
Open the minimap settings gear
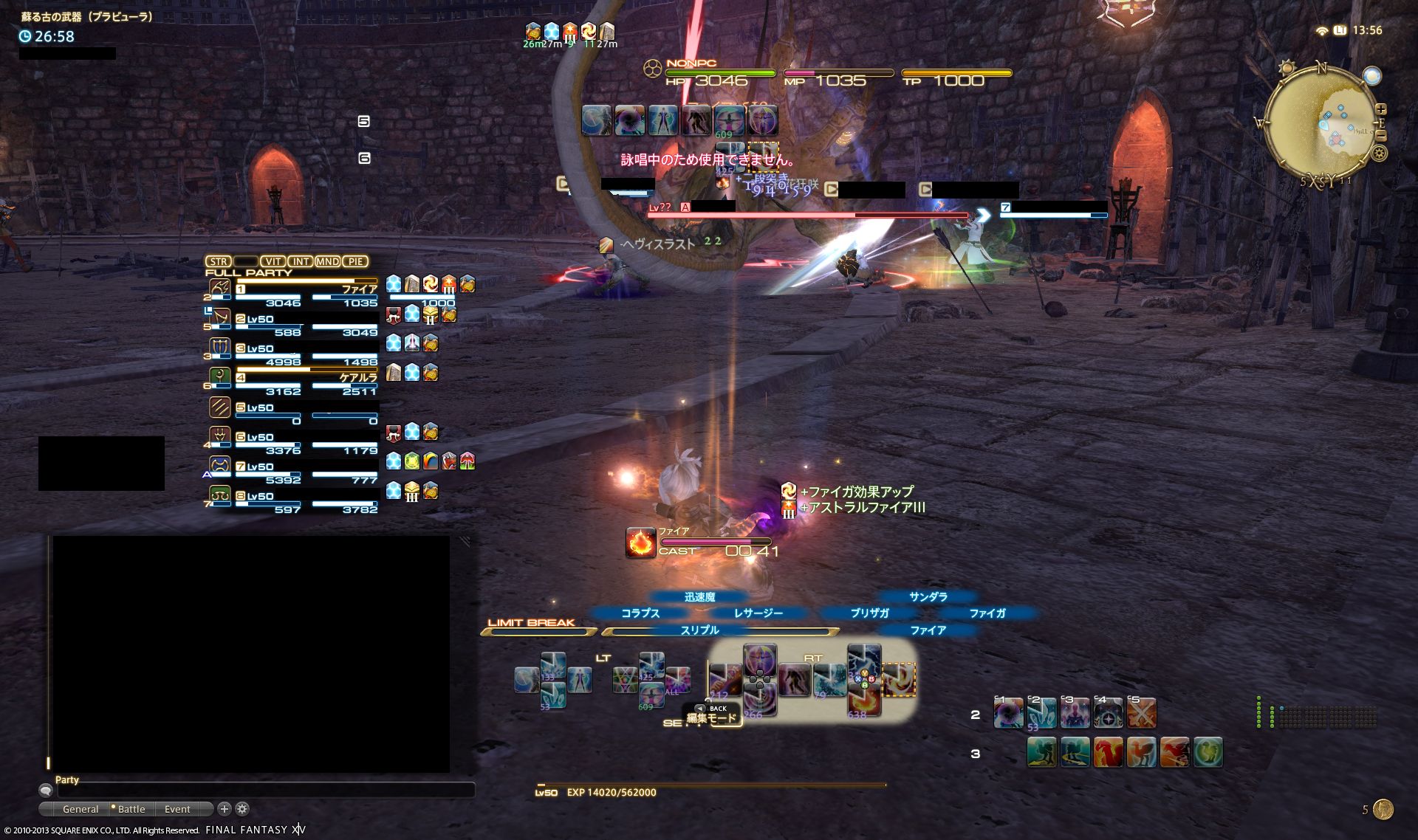(1378, 153)
